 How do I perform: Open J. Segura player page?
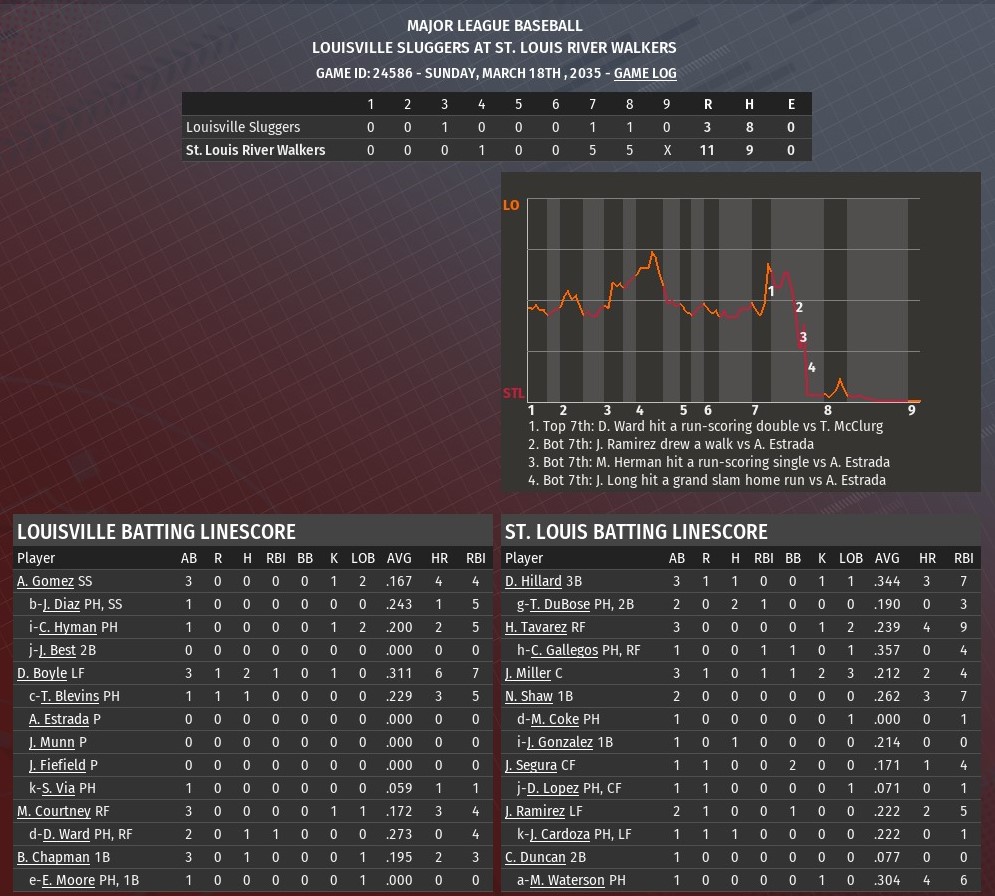[531, 765]
